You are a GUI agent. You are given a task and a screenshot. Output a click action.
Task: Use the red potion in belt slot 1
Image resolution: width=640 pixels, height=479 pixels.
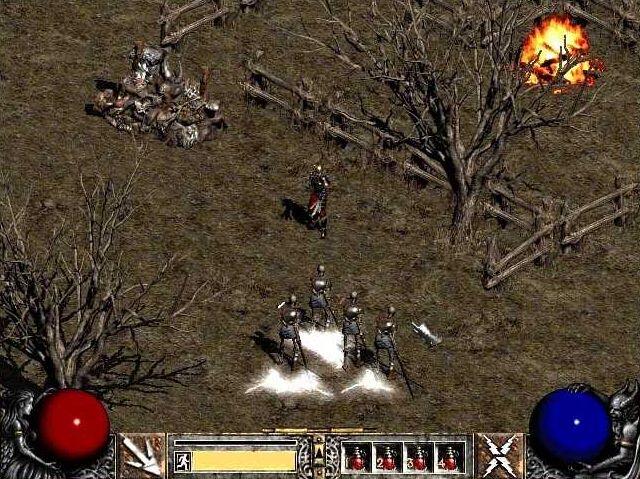(358, 457)
